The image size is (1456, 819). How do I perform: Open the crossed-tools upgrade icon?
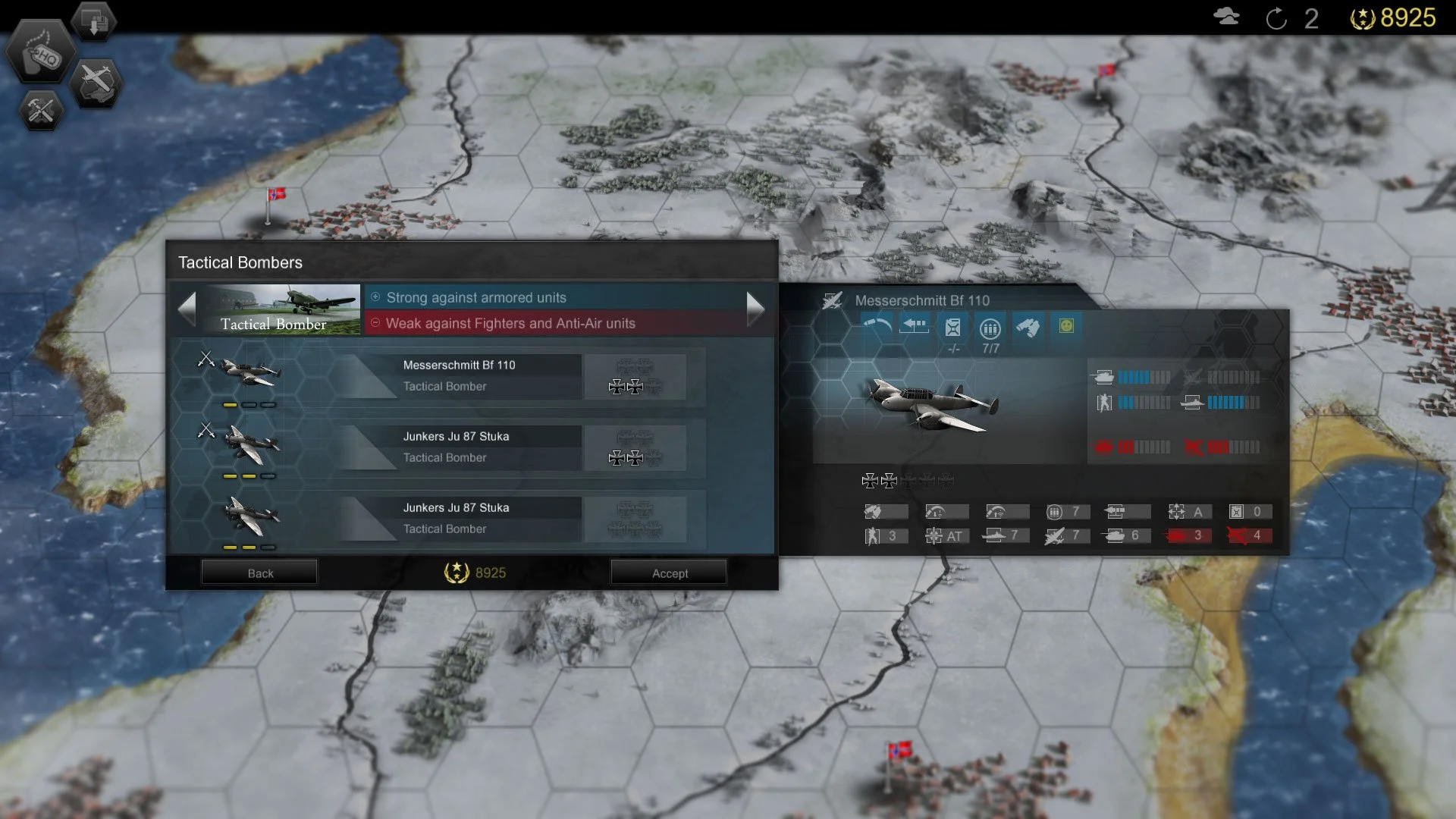point(40,111)
